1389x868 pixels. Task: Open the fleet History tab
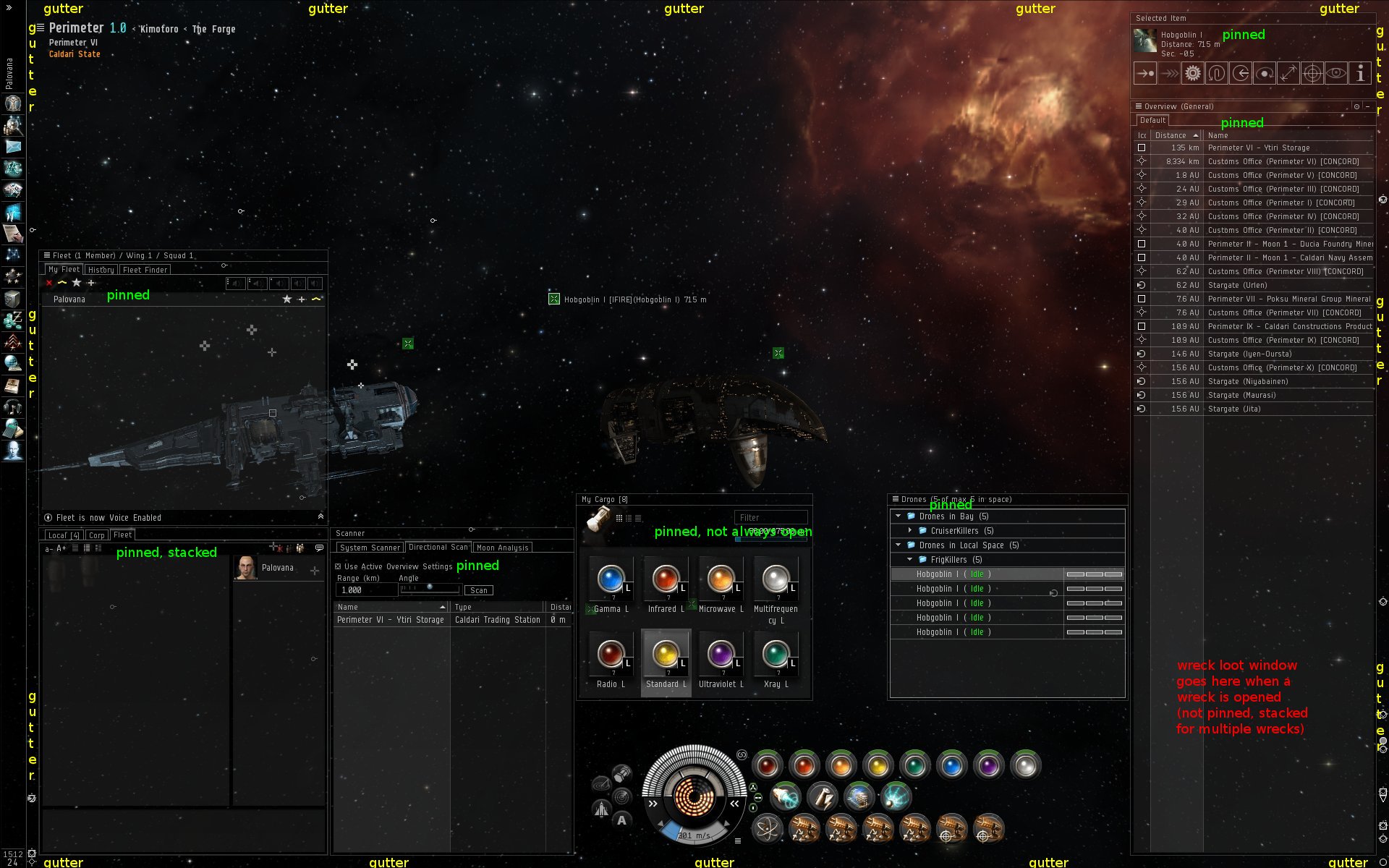click(x=101, y=270)
